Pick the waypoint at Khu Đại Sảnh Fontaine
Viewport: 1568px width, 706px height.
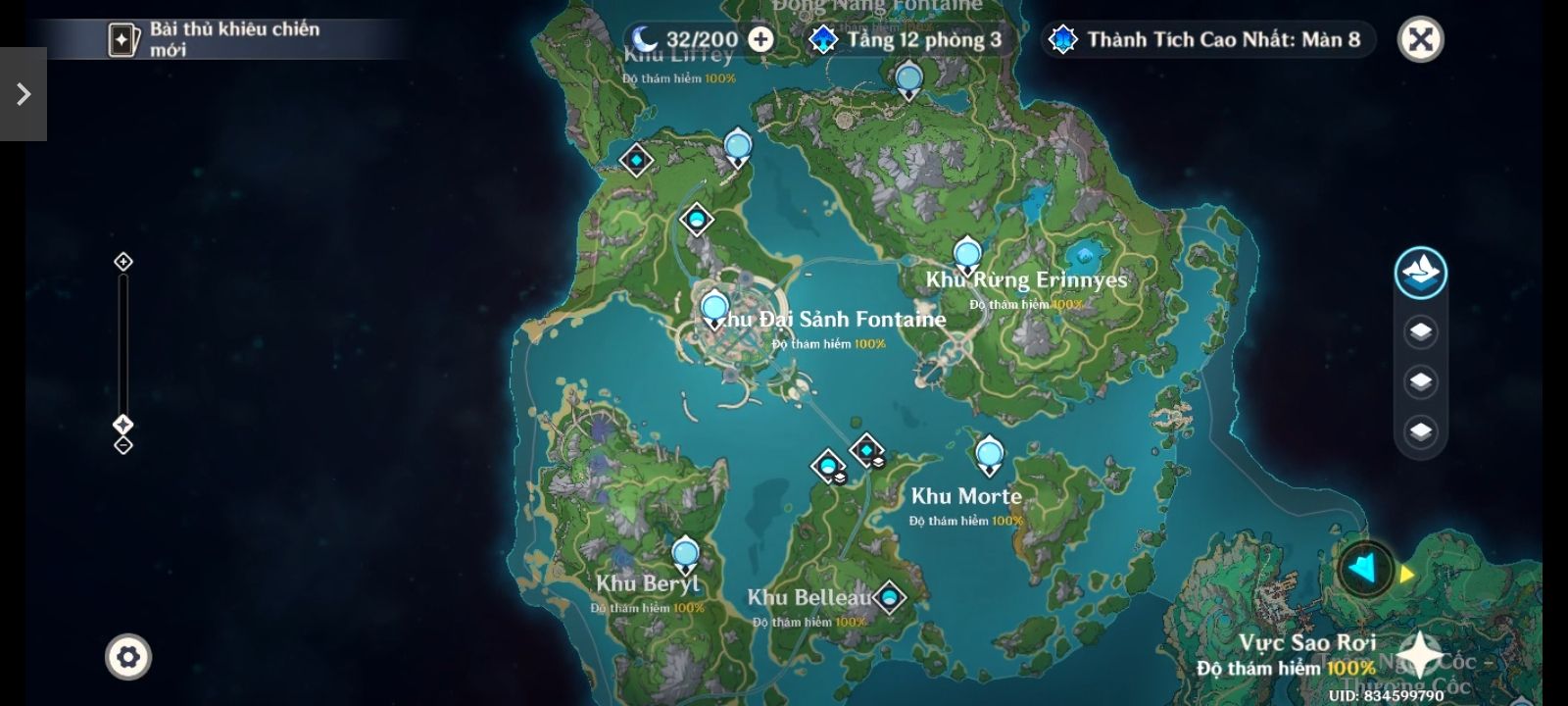click(714, 309)
